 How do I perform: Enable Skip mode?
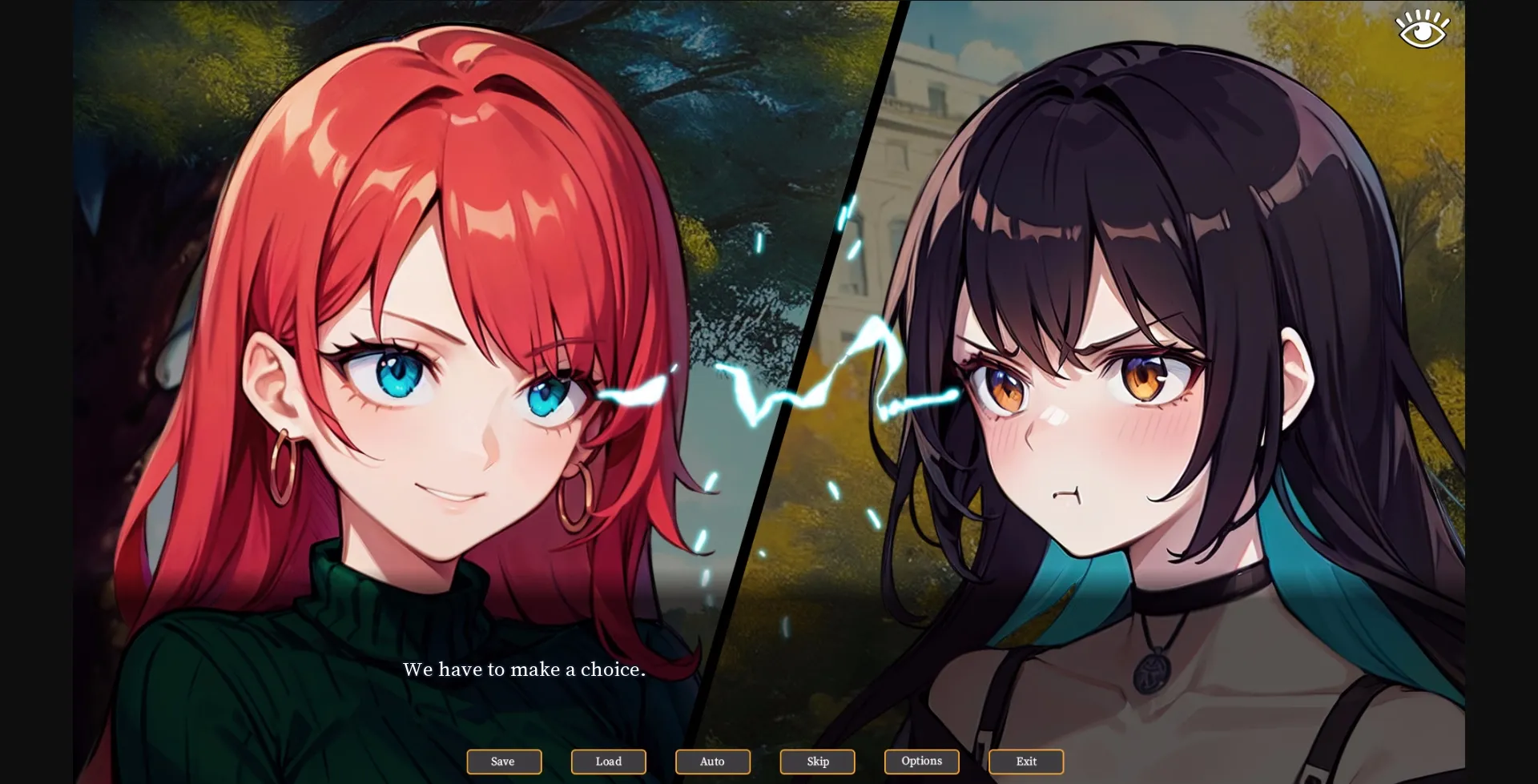816,762
